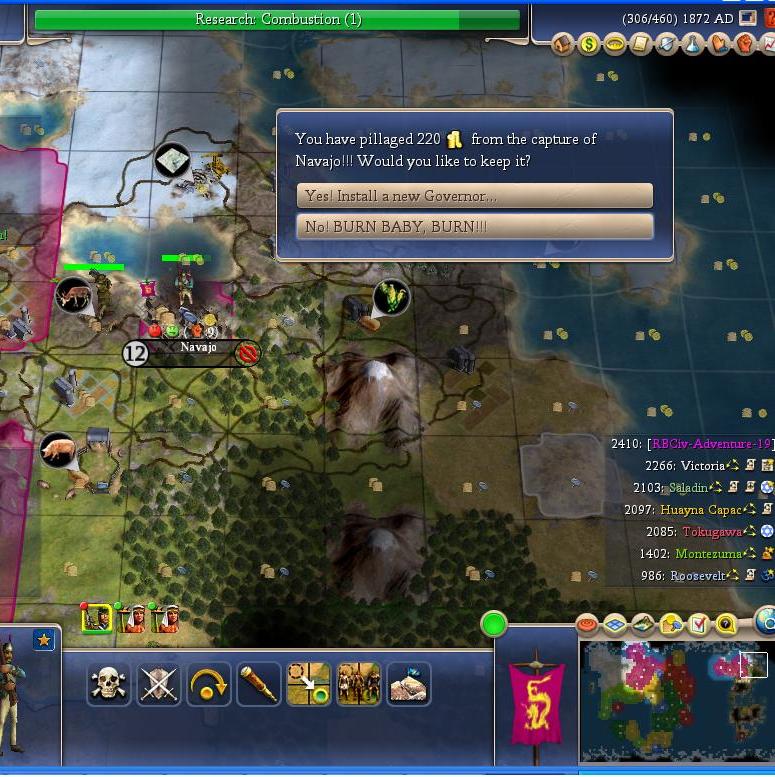Toggle the blue tile grid display

point(615,625)
